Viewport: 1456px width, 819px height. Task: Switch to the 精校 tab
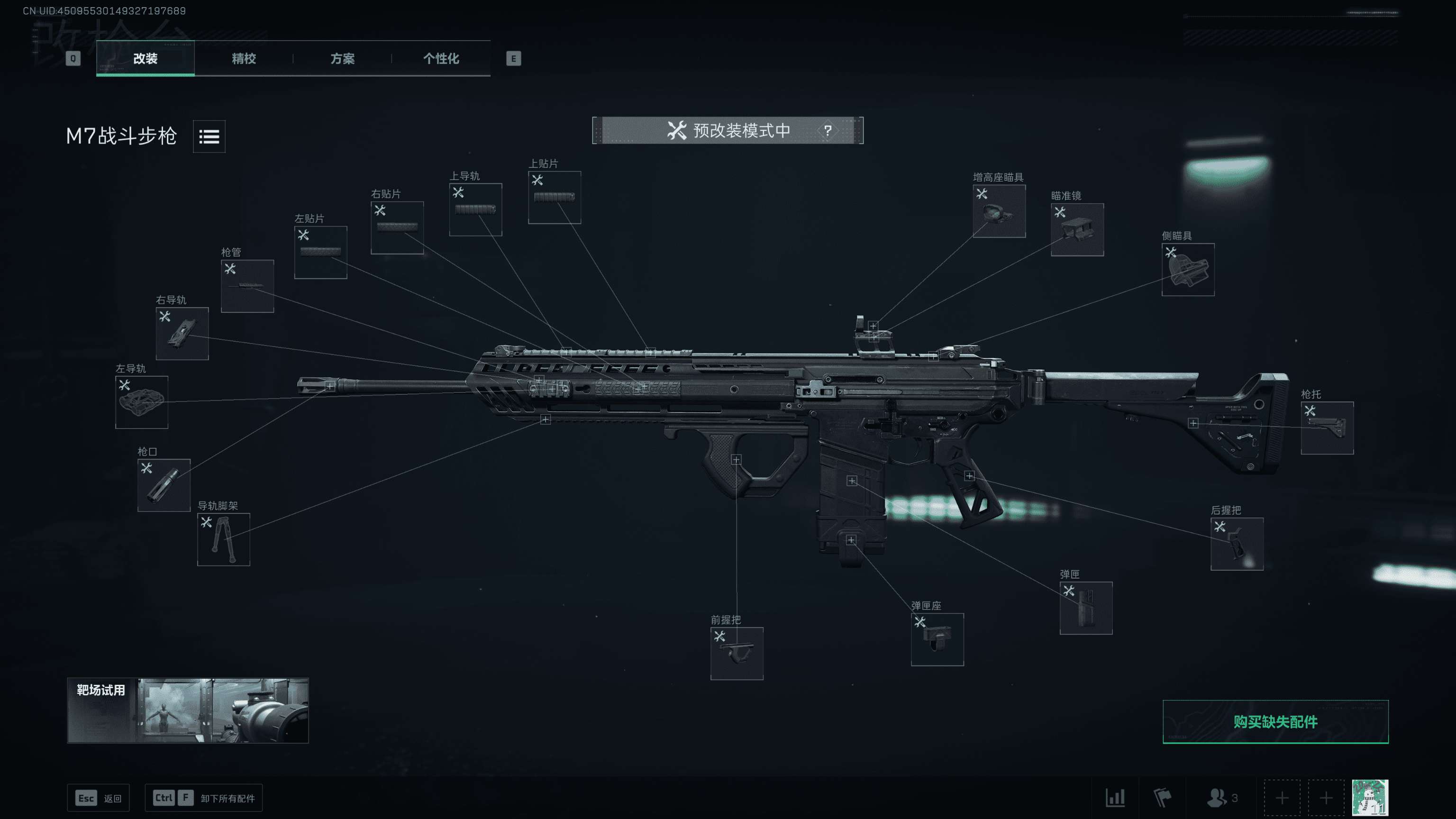coord(244,58)
